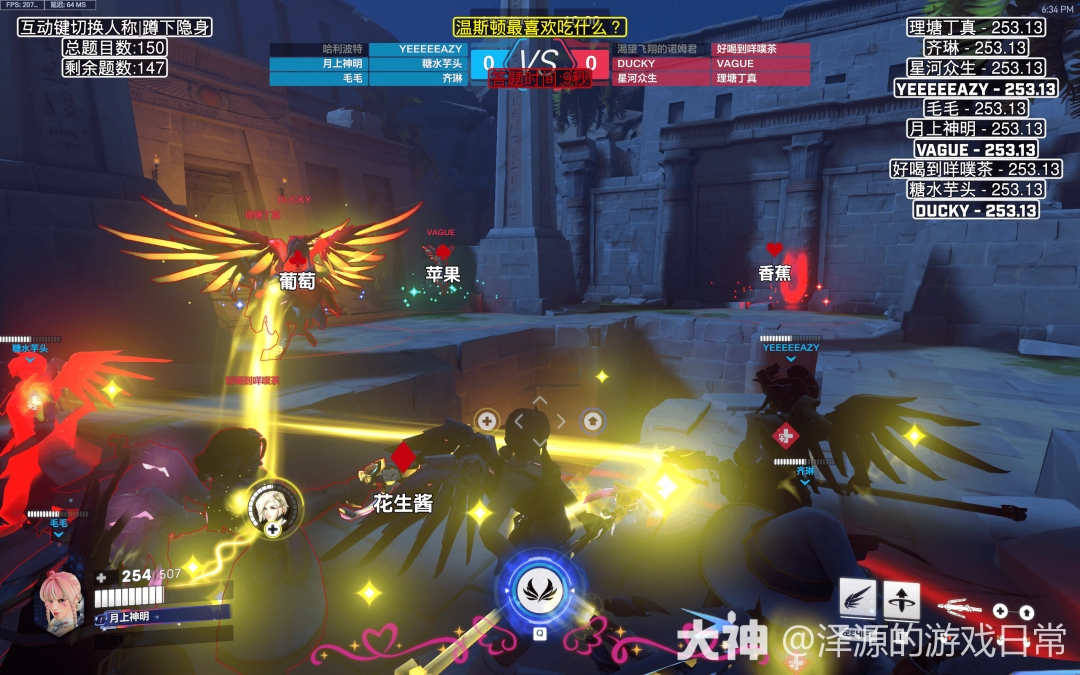Trigger the Angelic Descent arrow ability
Image resolution: width=1080 pixels, height=675 pixels.
[902, 599]
